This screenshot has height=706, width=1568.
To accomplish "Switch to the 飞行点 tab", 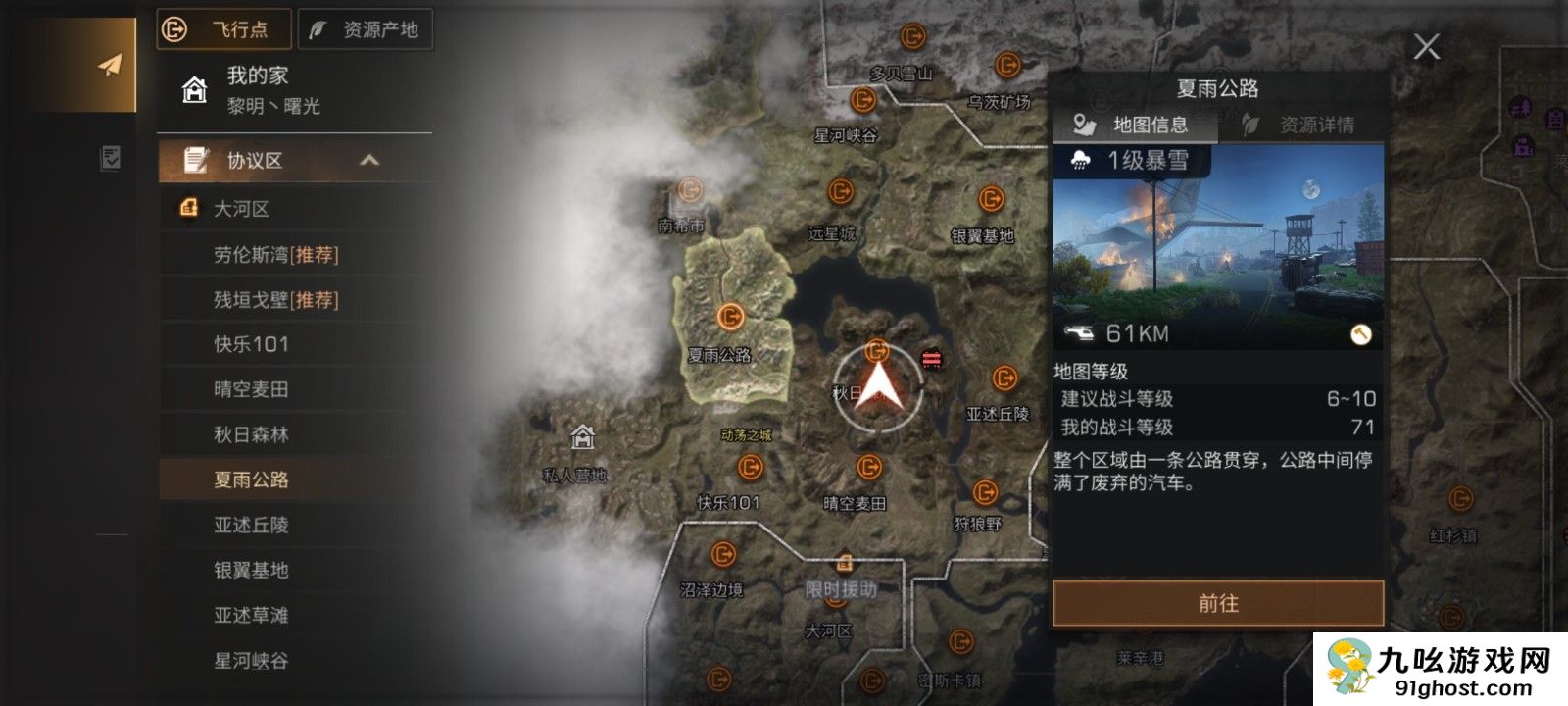I will (224, 30).
